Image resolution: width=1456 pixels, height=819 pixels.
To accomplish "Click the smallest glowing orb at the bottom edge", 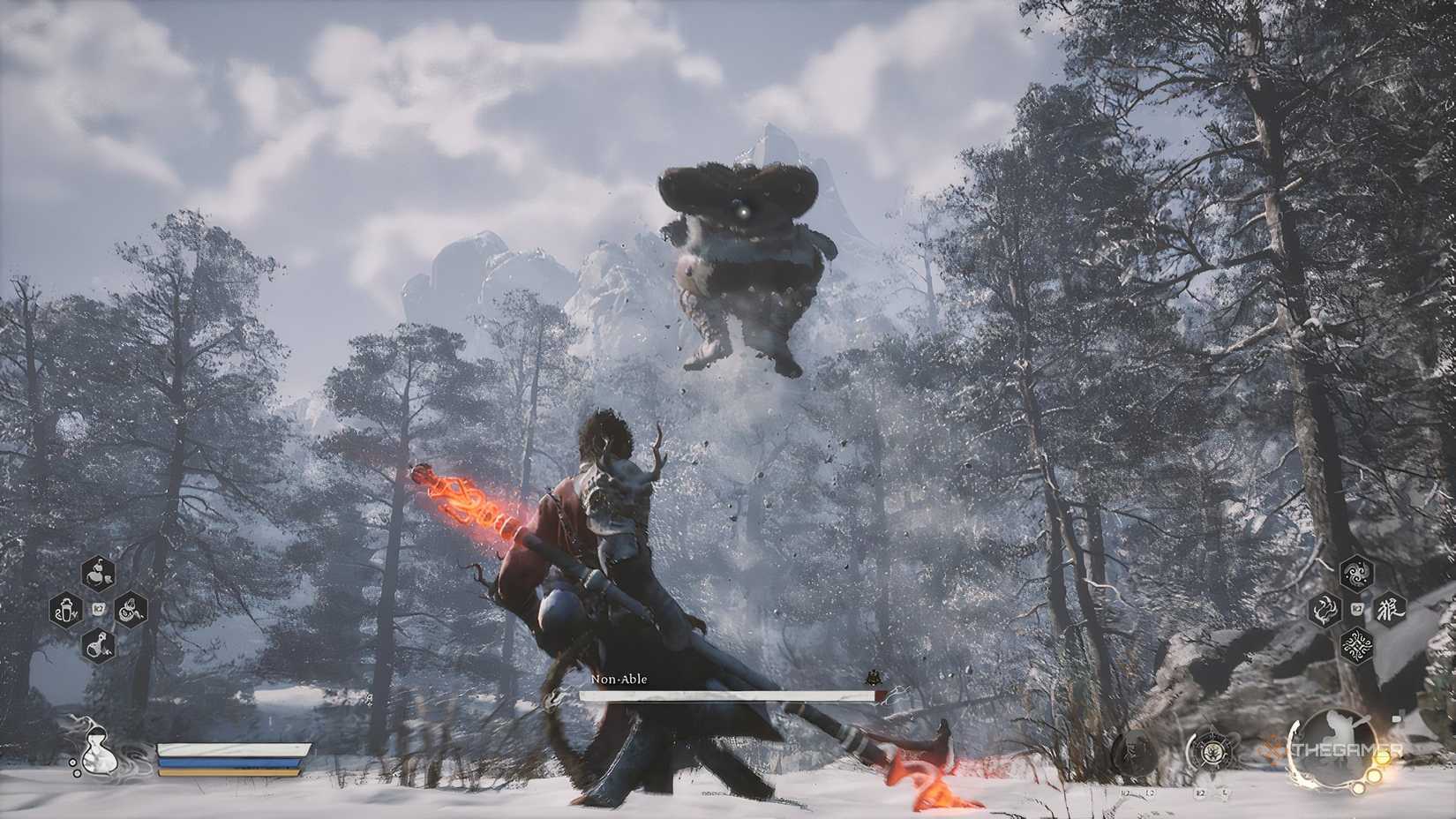I will tap(1359, 790).
